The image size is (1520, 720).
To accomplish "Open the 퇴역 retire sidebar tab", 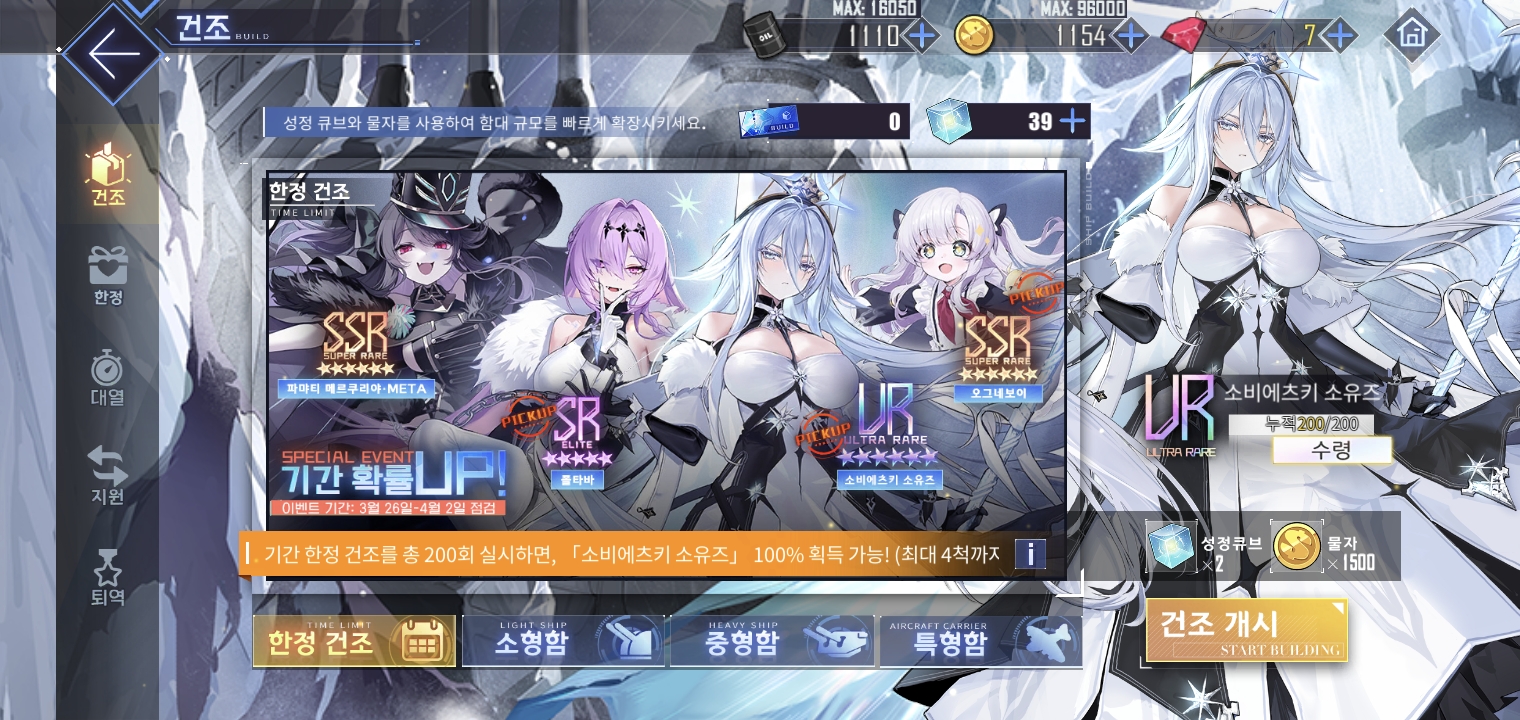I will pos(108,578).
